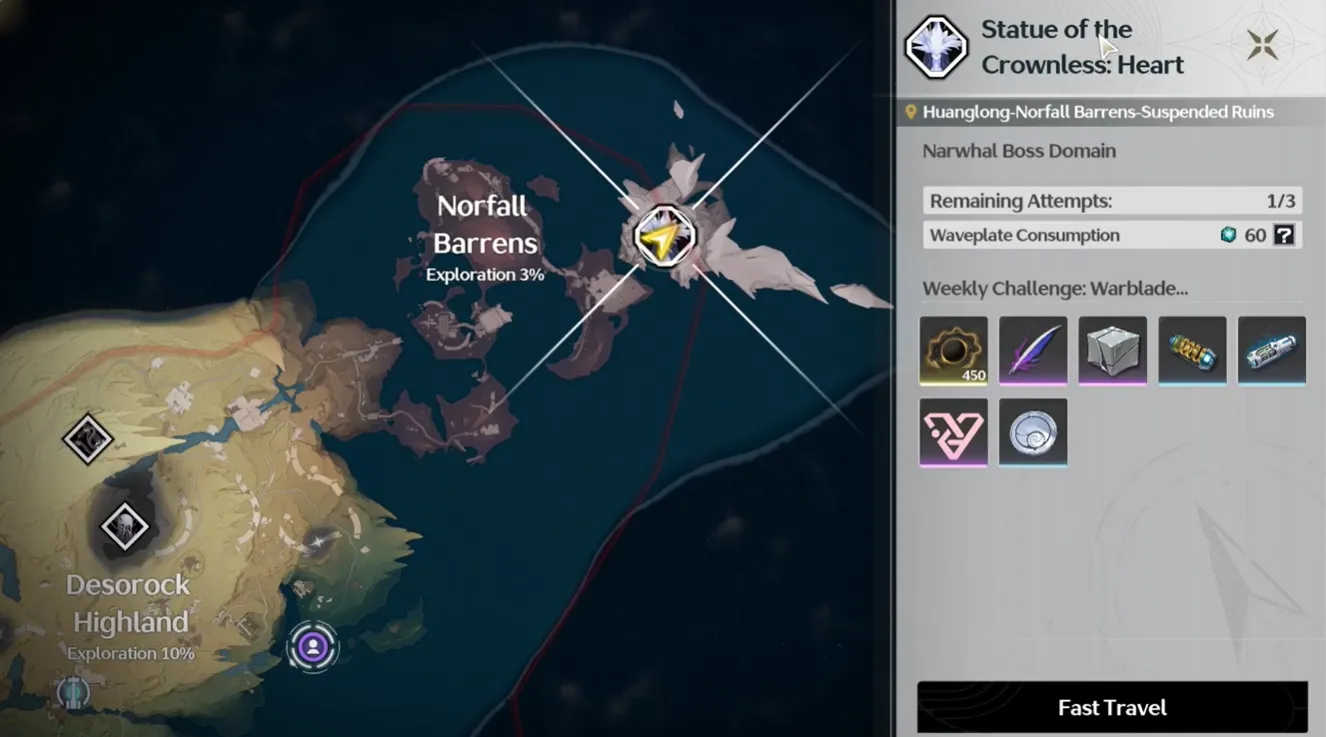Click the purple player portrait map marker
1326x737 pixels.
pos(313,647)
